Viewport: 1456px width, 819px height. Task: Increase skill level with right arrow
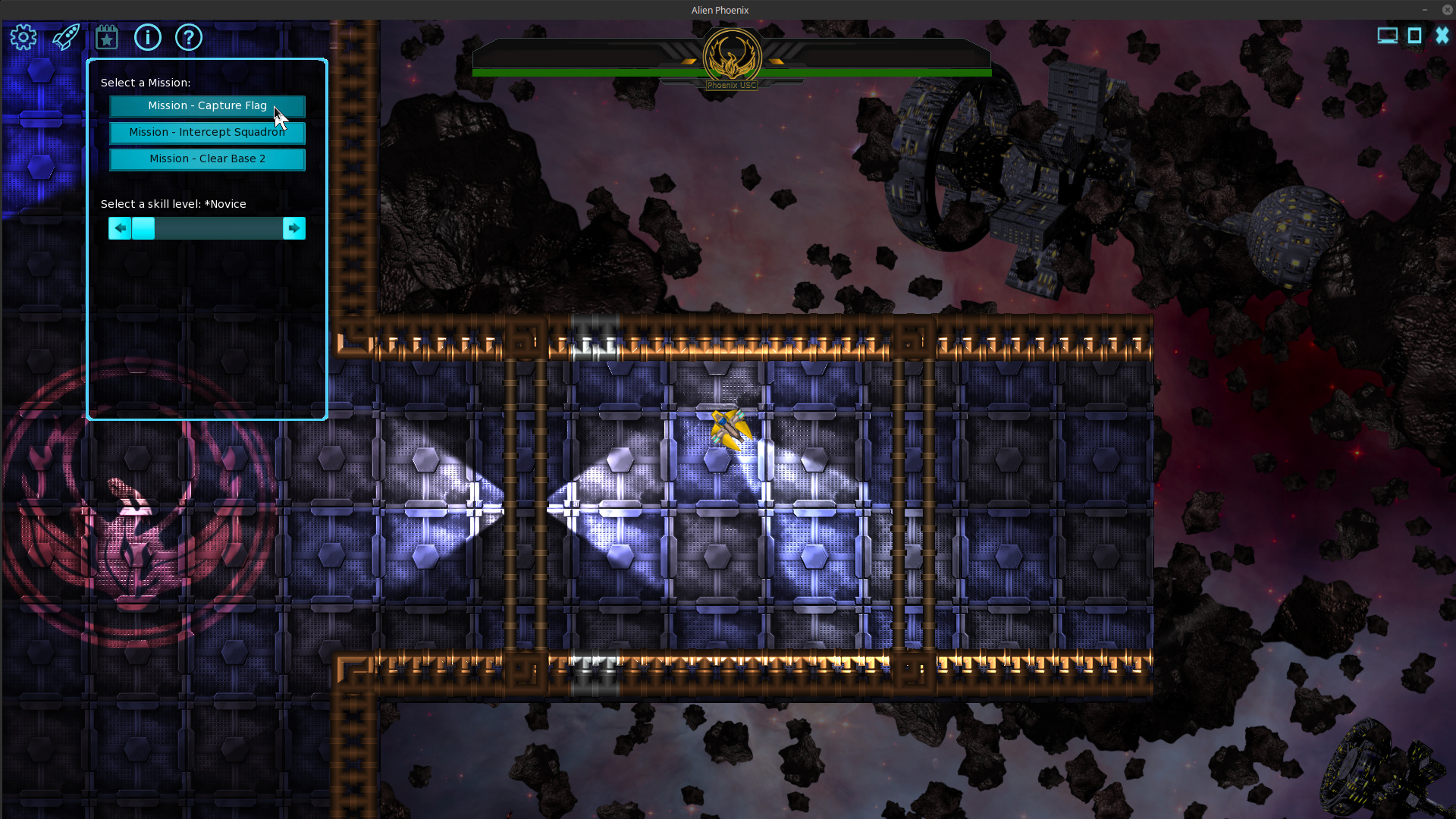(294, 228)
